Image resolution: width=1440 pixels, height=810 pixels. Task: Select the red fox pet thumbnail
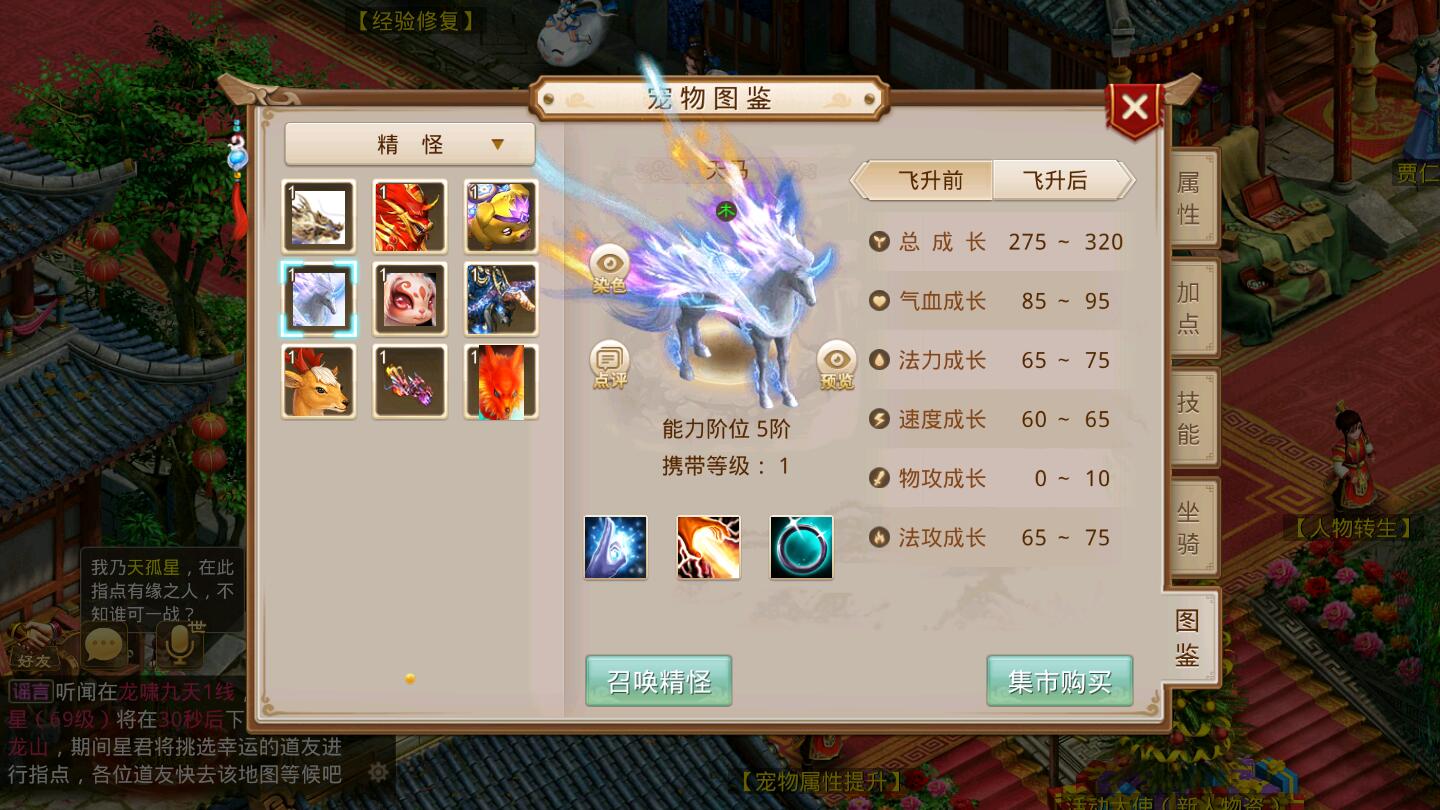(x=500, y=380)
